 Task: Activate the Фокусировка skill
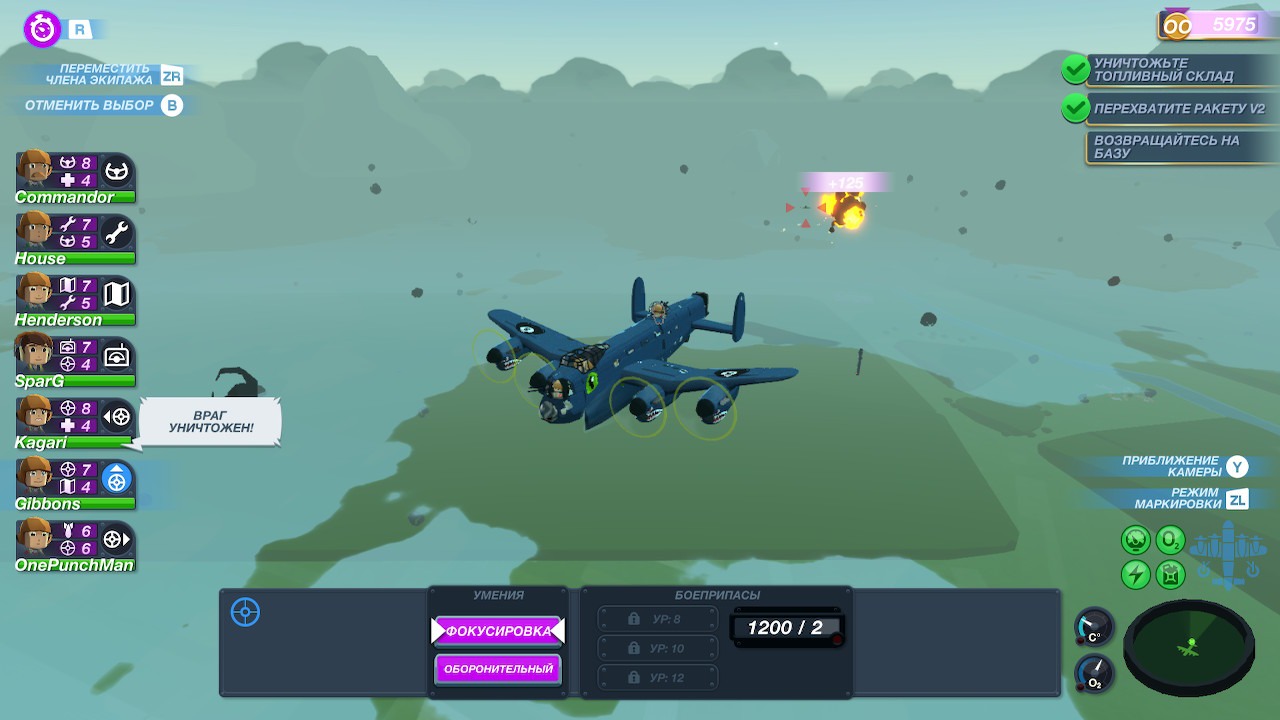coord(498,631)
